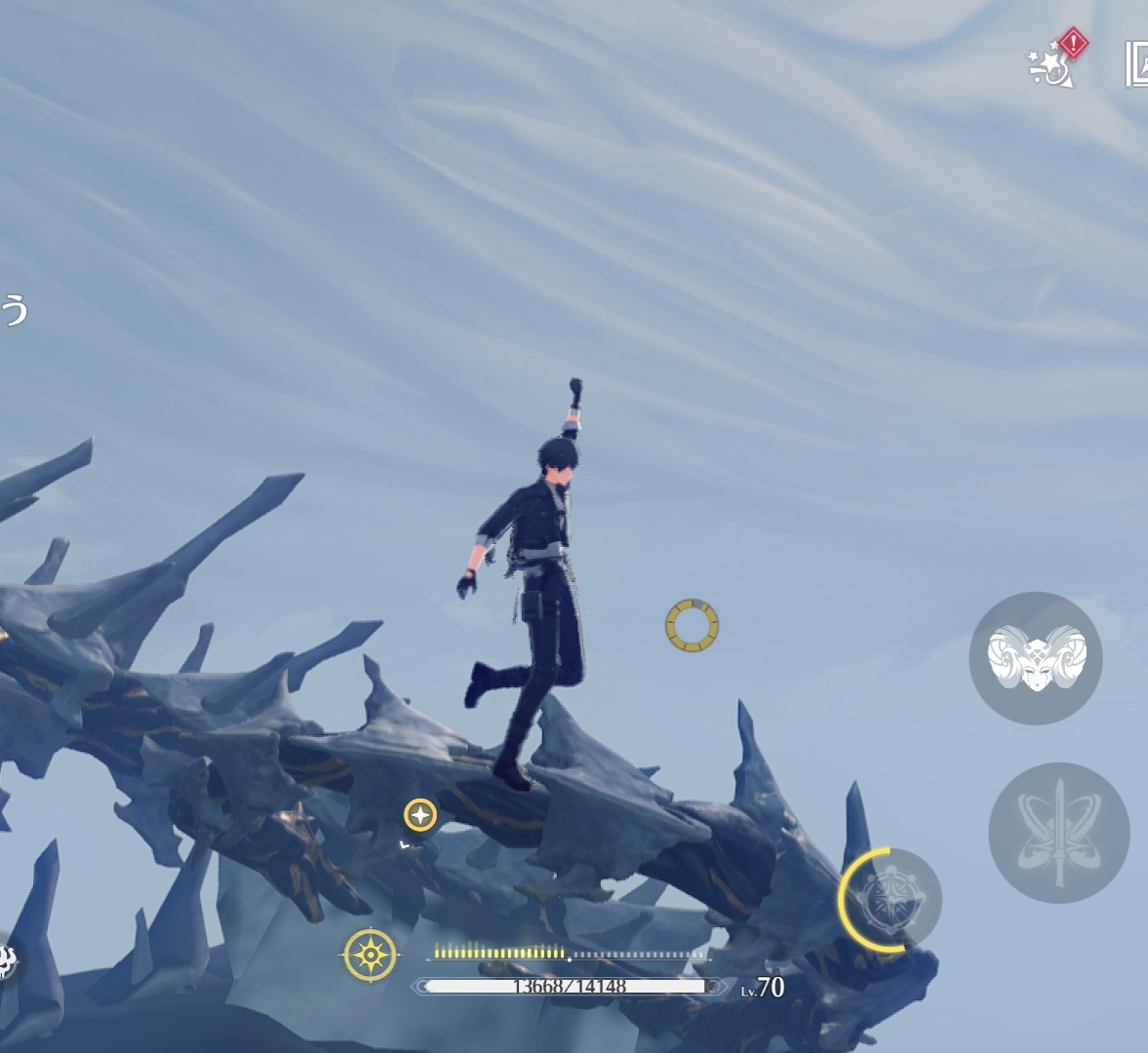Trigger the yellow-ringed liberation skill button
Viewport: 1148px width, 1053px height.
pos(890,899)
